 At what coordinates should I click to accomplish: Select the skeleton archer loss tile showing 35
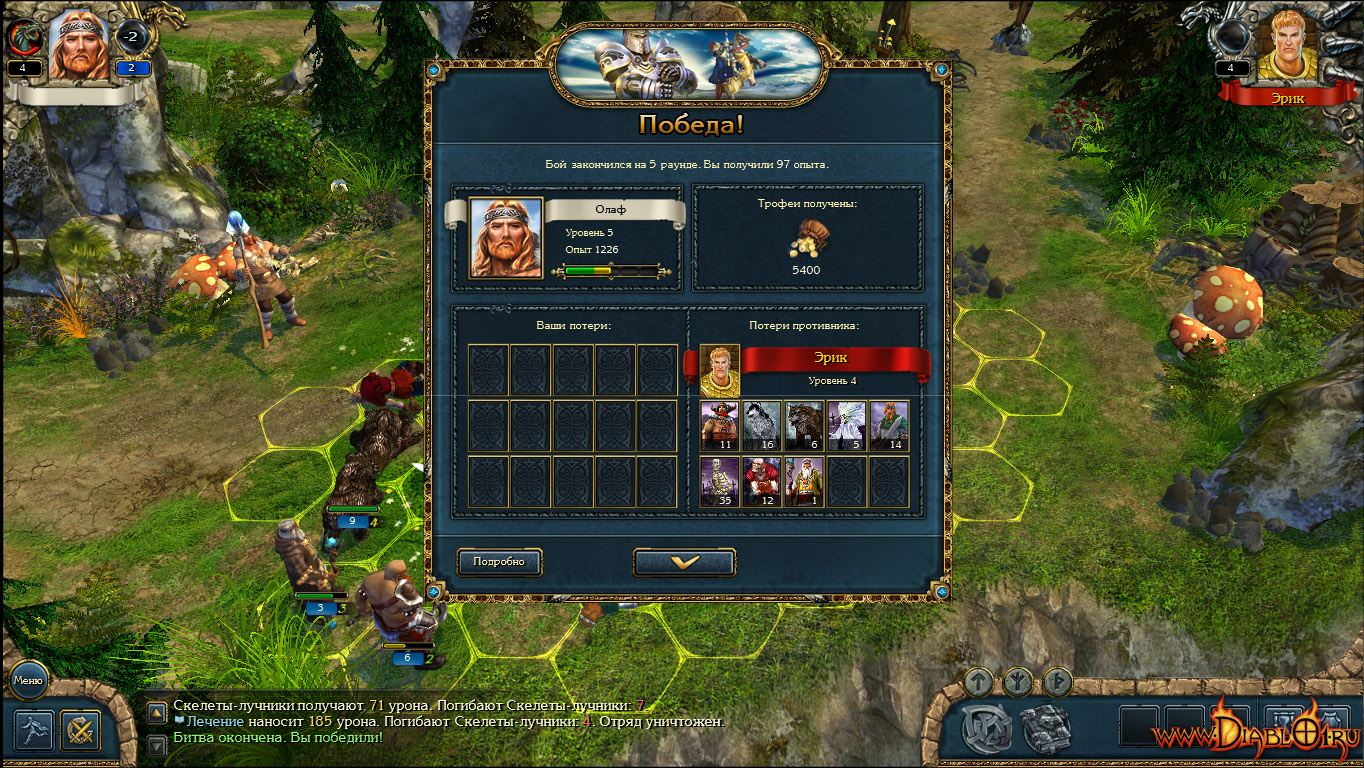(720, 482)
